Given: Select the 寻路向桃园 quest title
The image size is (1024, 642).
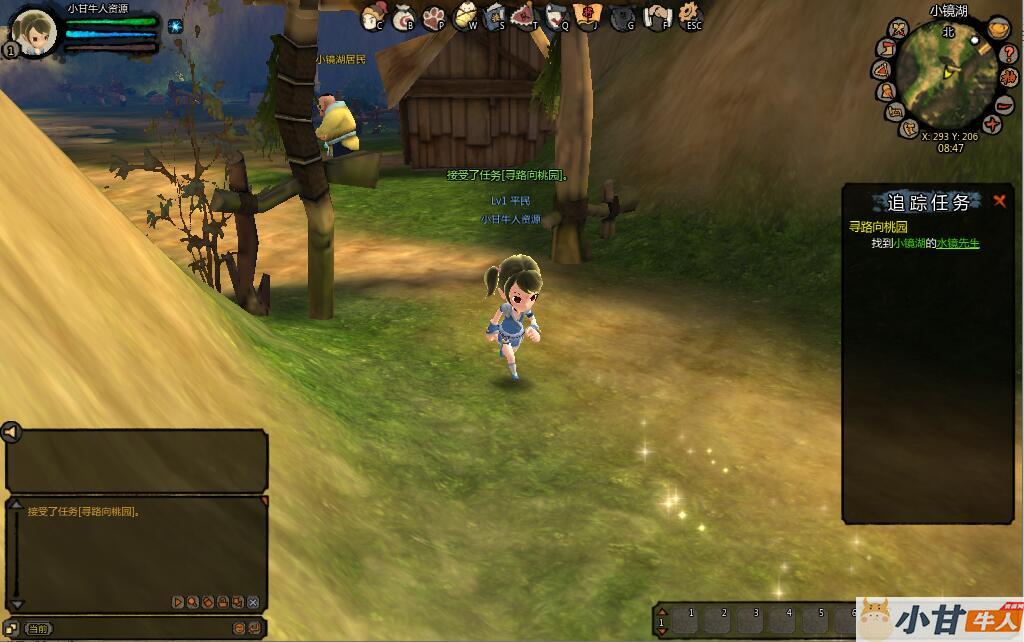Looking at the screenshot, I should [878, 227].
